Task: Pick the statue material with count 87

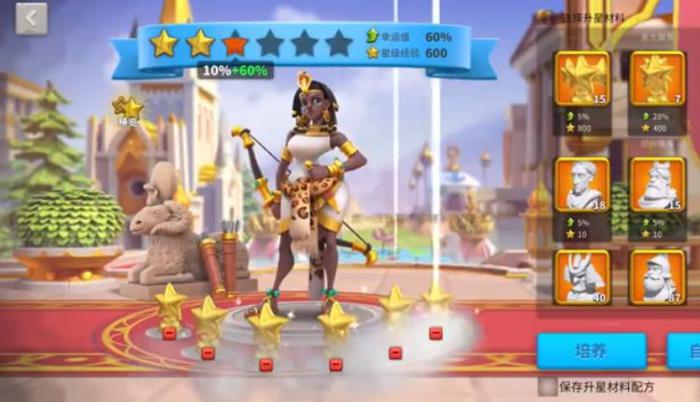Action: pos(657,277)
